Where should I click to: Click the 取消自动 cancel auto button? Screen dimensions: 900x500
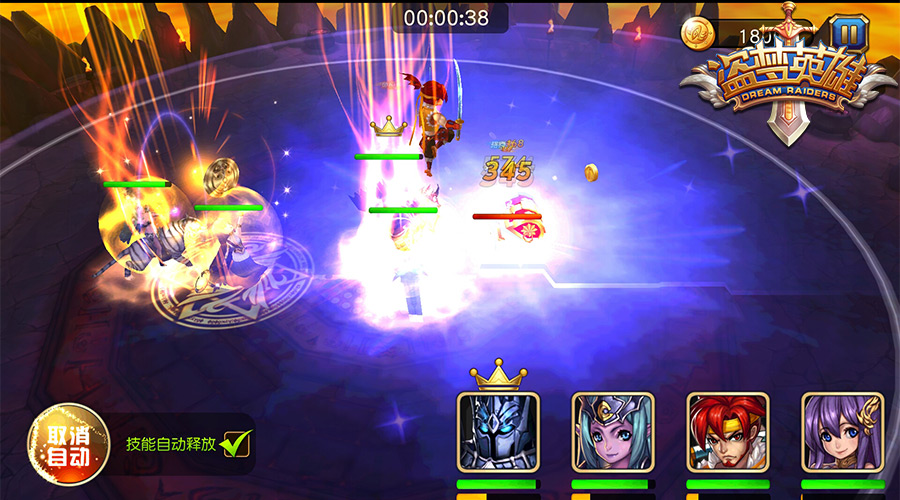67,443
